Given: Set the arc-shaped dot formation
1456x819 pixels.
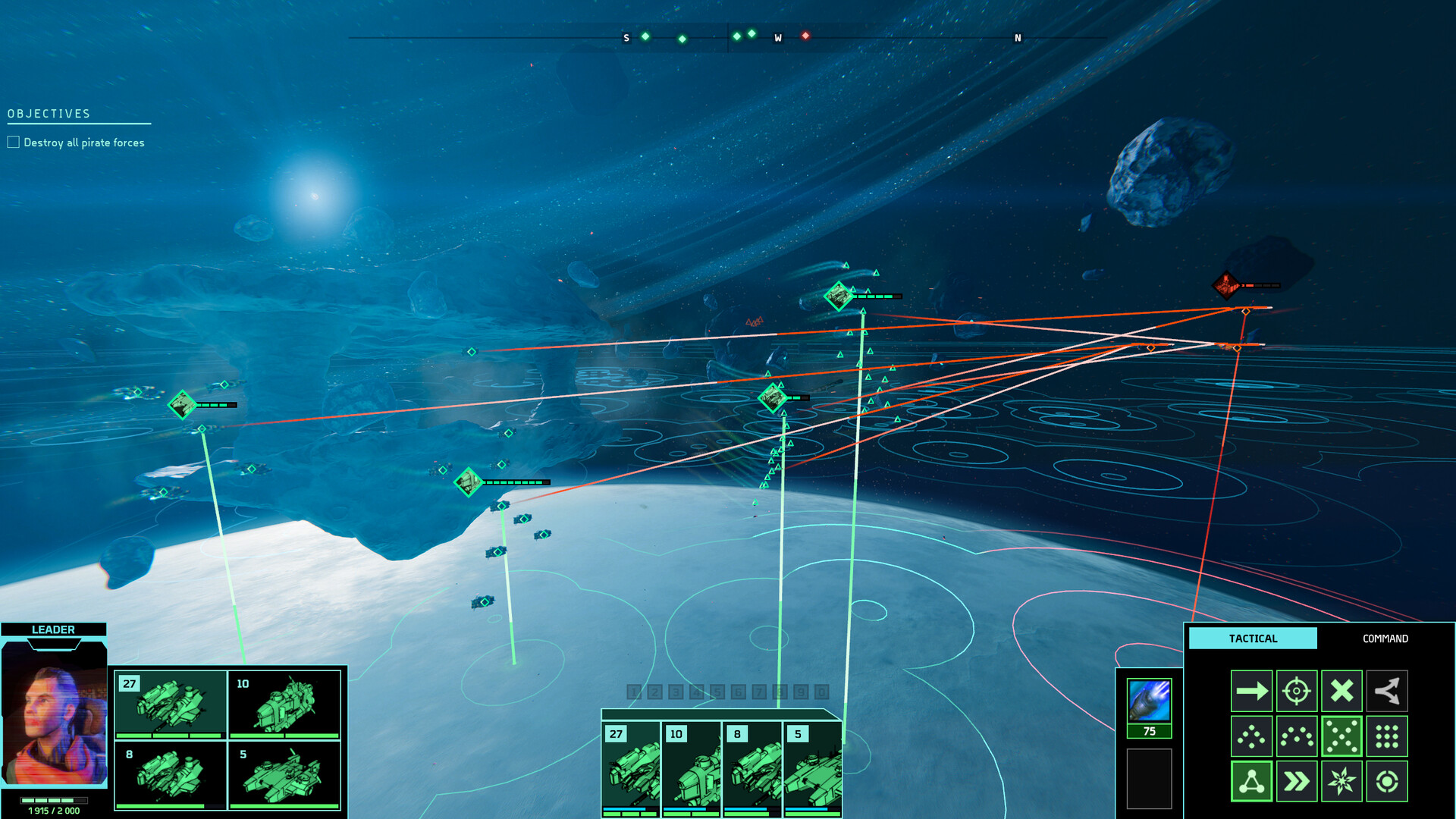Looking at the screenshot, I should tap(1297, 736).
